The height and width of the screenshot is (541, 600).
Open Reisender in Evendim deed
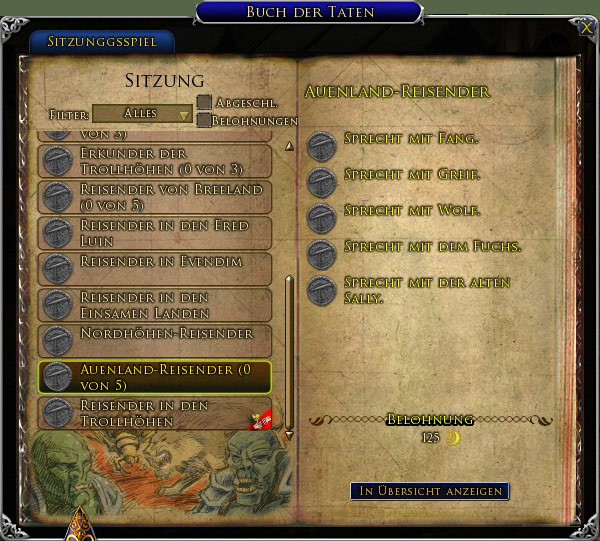pos(155,268)
